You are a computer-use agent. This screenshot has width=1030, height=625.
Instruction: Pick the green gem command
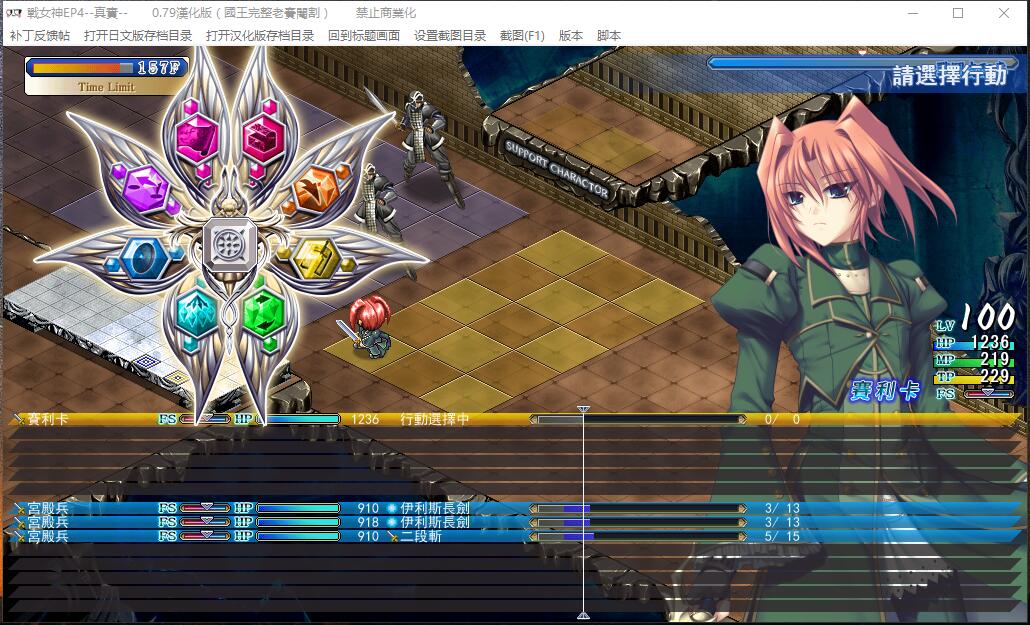click(262, 310)
